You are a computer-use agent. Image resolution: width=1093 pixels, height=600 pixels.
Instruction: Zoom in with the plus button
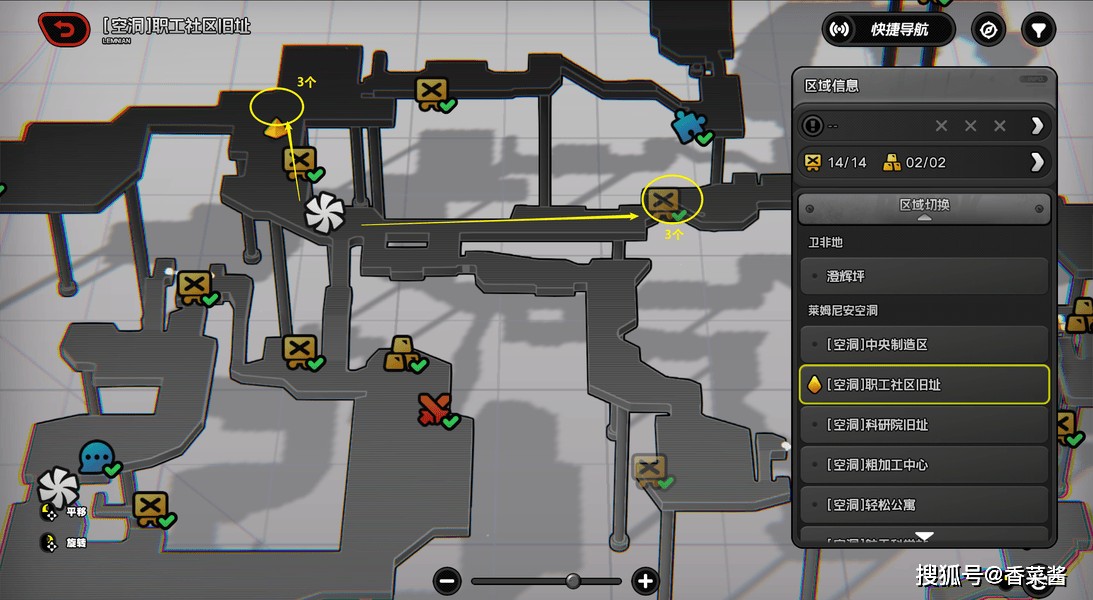[645, 580]
